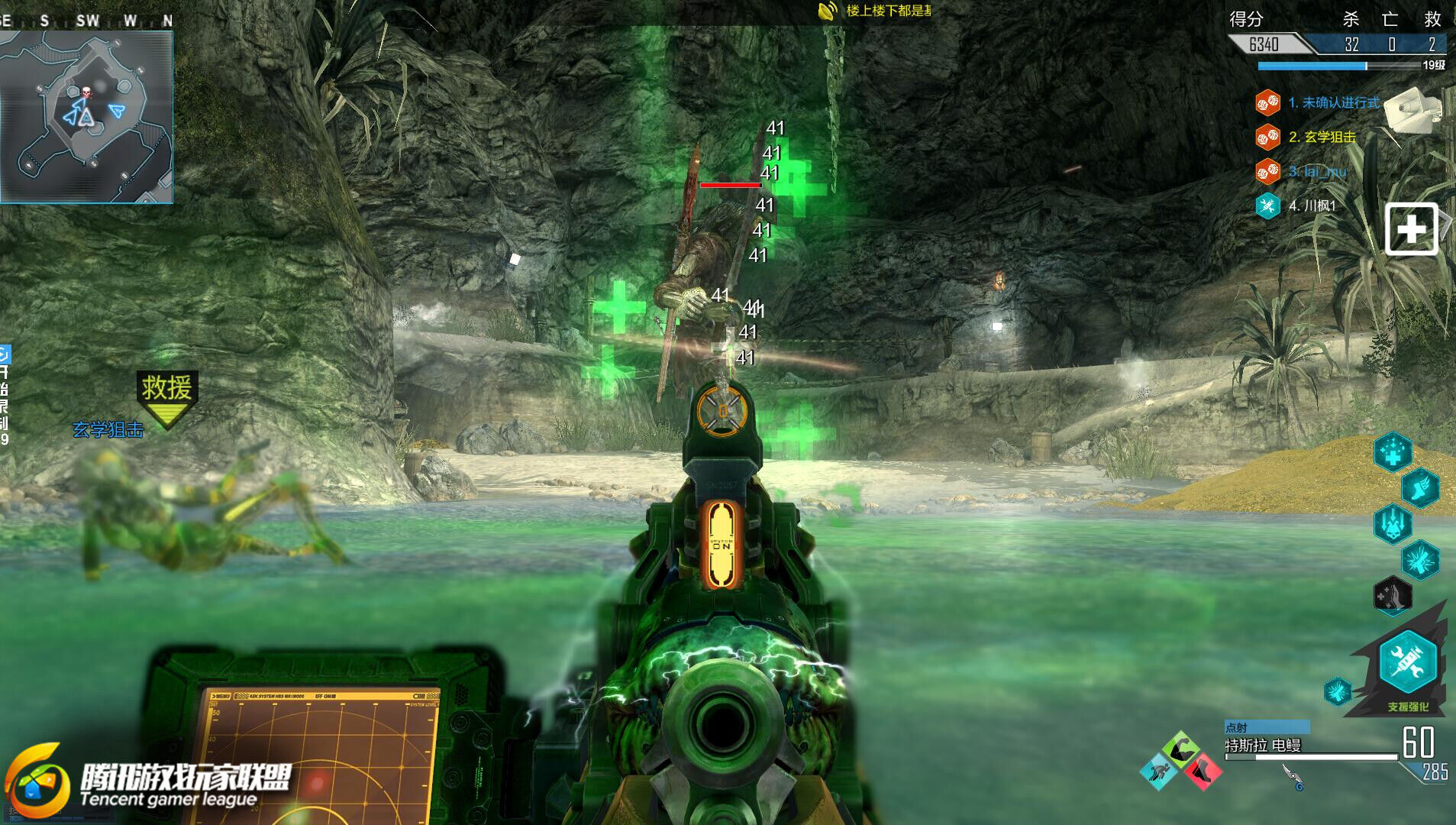Activate the 支援强化 support boost ability
This screenshot has width=1456, height=825.
tap(1407, 662)
